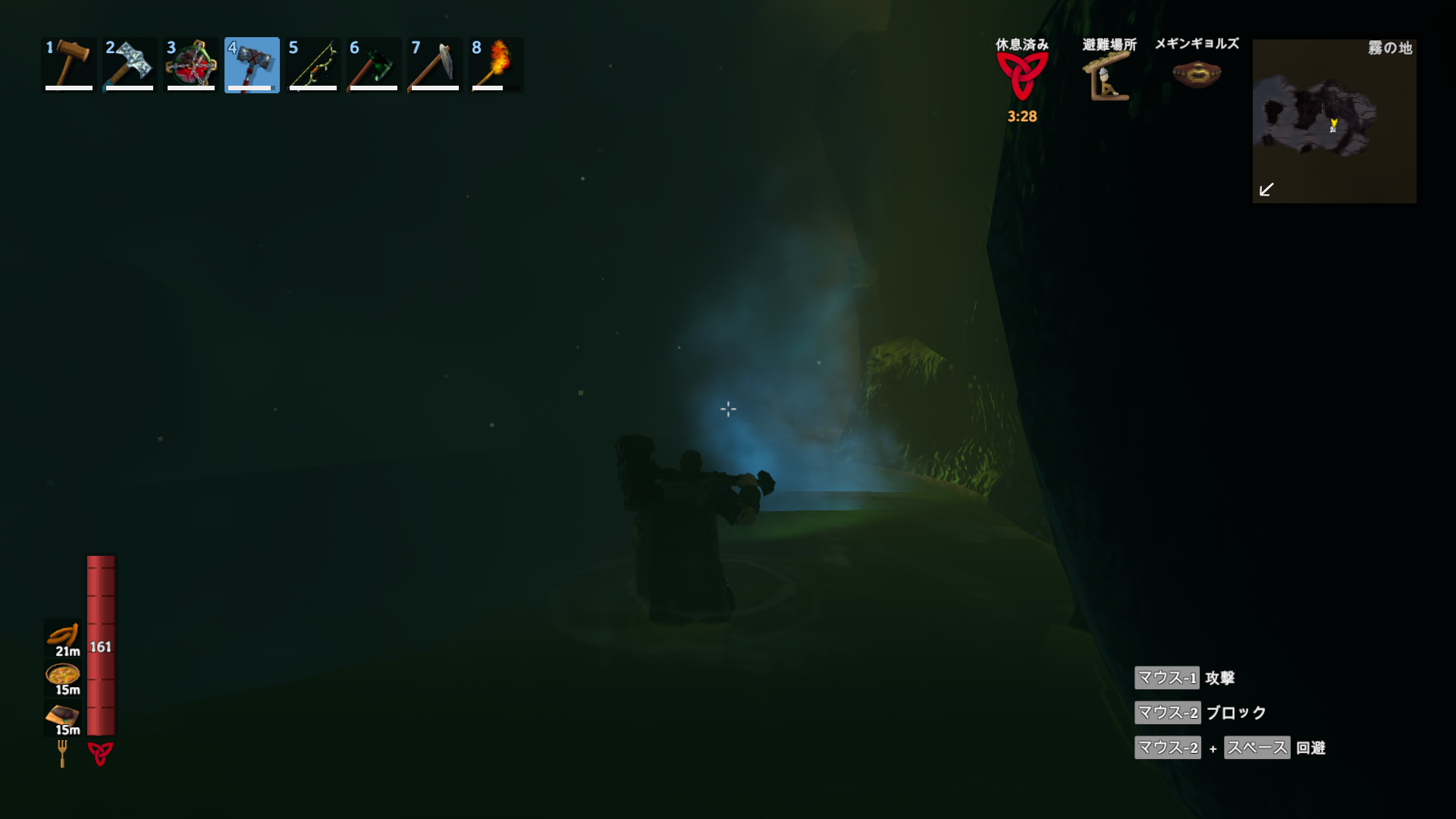Equip the bow in hotbar slot 5

click(313, 64)
